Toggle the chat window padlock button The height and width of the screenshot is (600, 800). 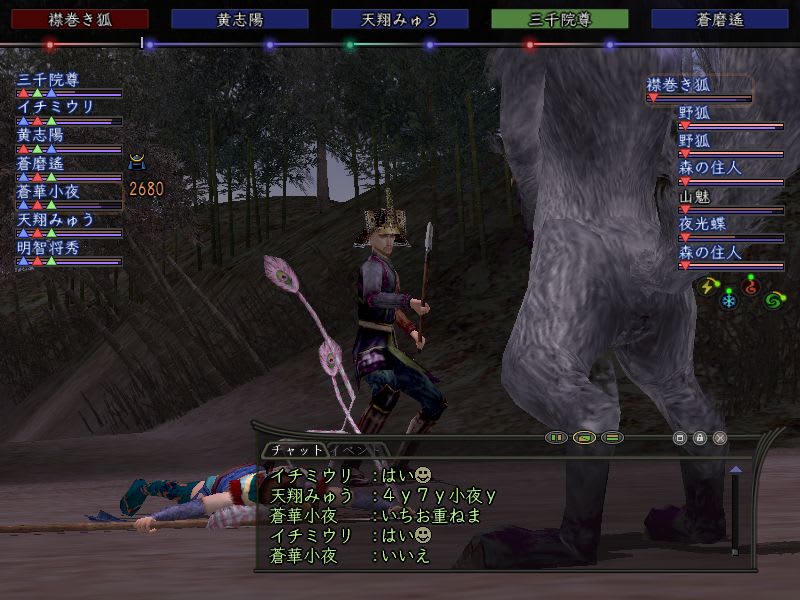[700, 438]
